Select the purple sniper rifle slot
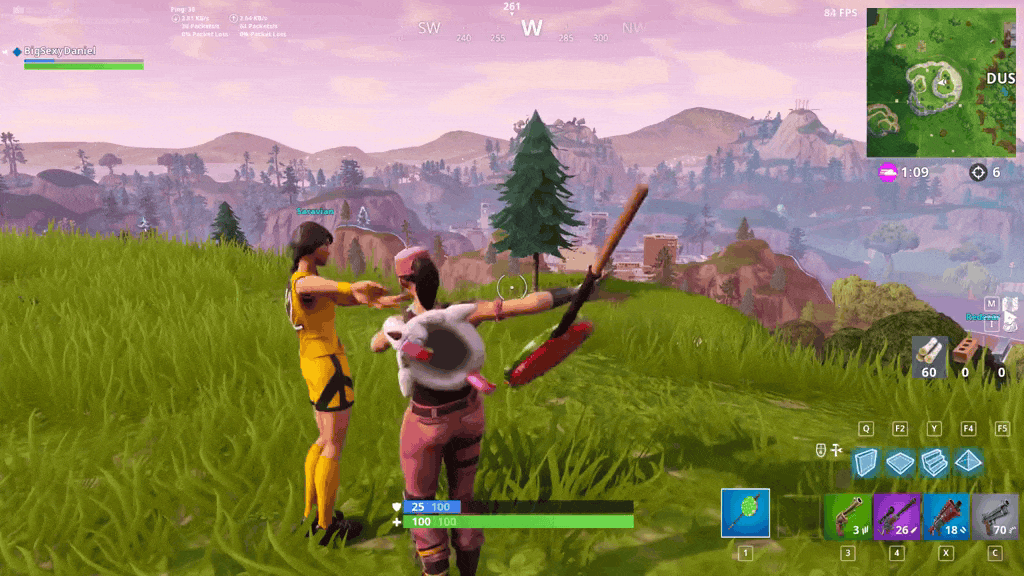The width and height of the screenshot is (1024, 576). point(896,516)
